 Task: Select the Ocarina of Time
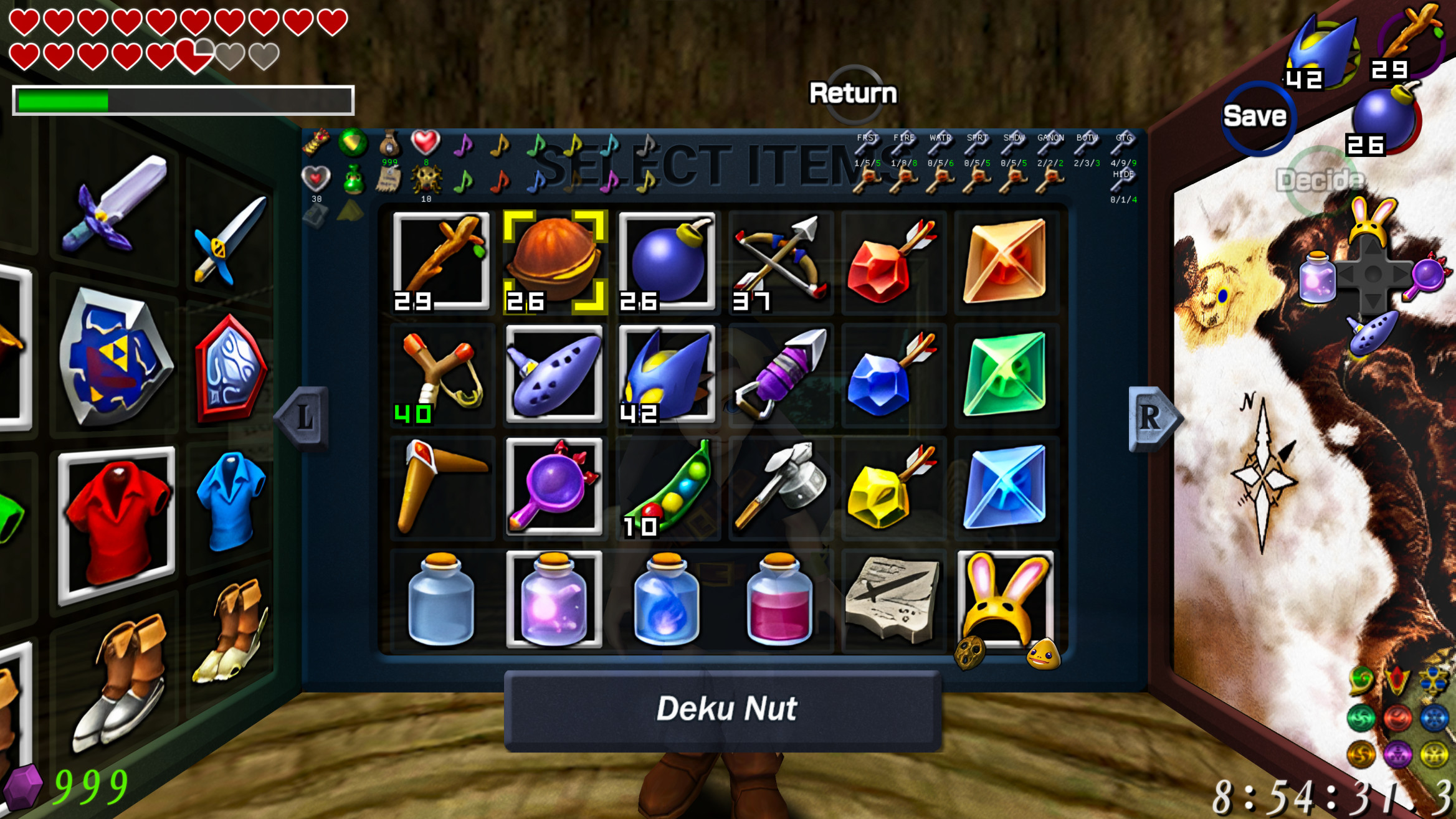coord(553,375)
